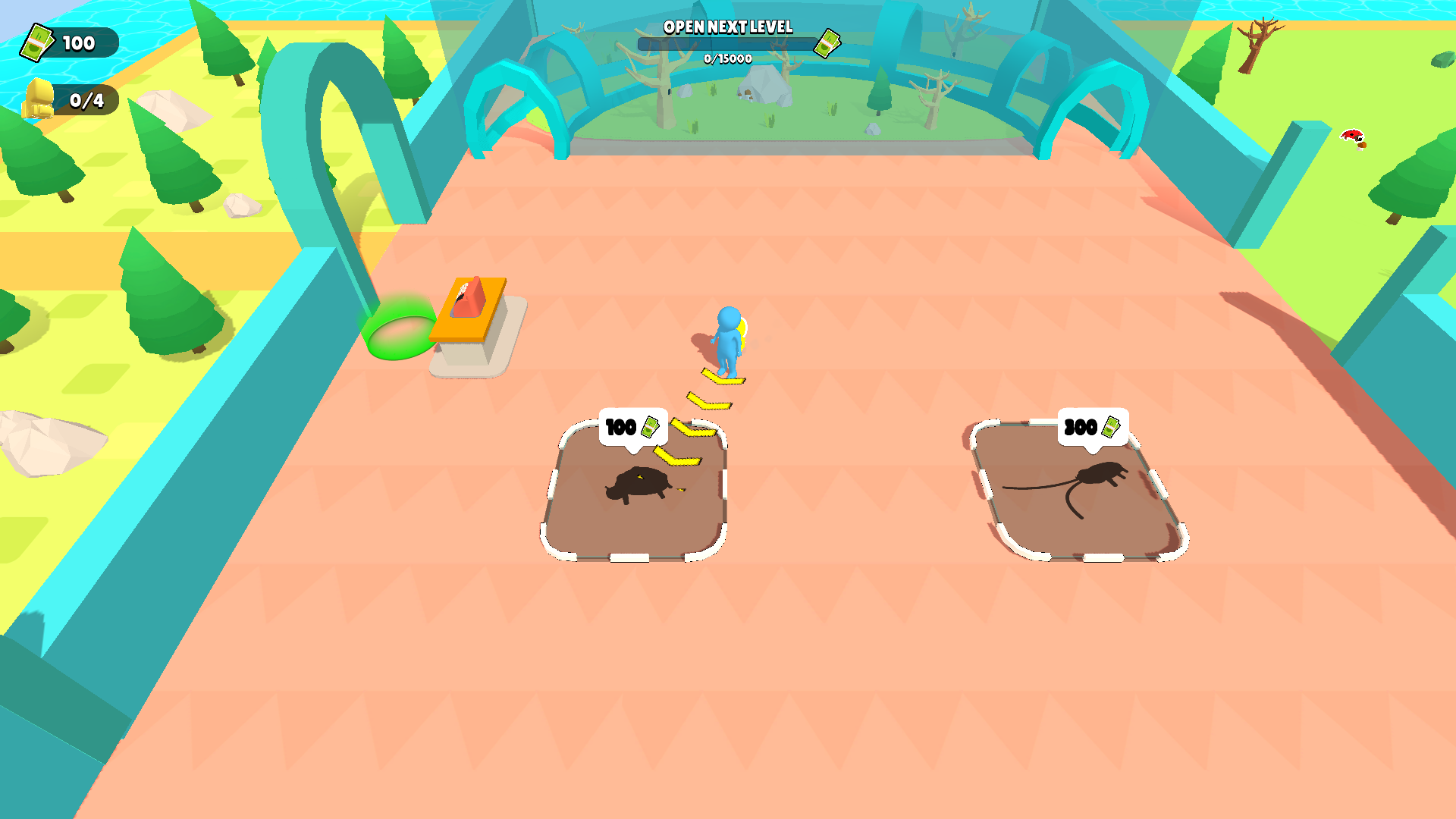
Task: Select the OPEN NEXT LEVEL header
Action: pyautogui.click(x=728, y=27)
